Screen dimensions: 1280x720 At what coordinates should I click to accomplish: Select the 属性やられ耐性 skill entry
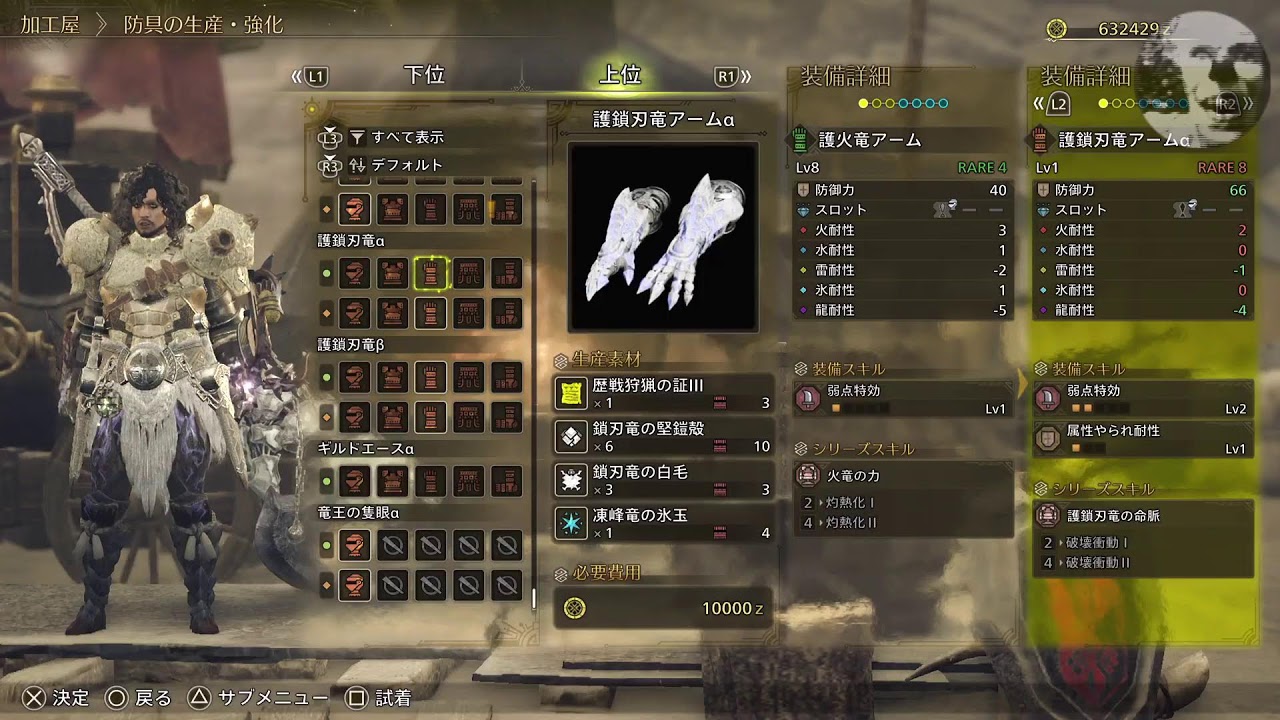pos(1143,439)
